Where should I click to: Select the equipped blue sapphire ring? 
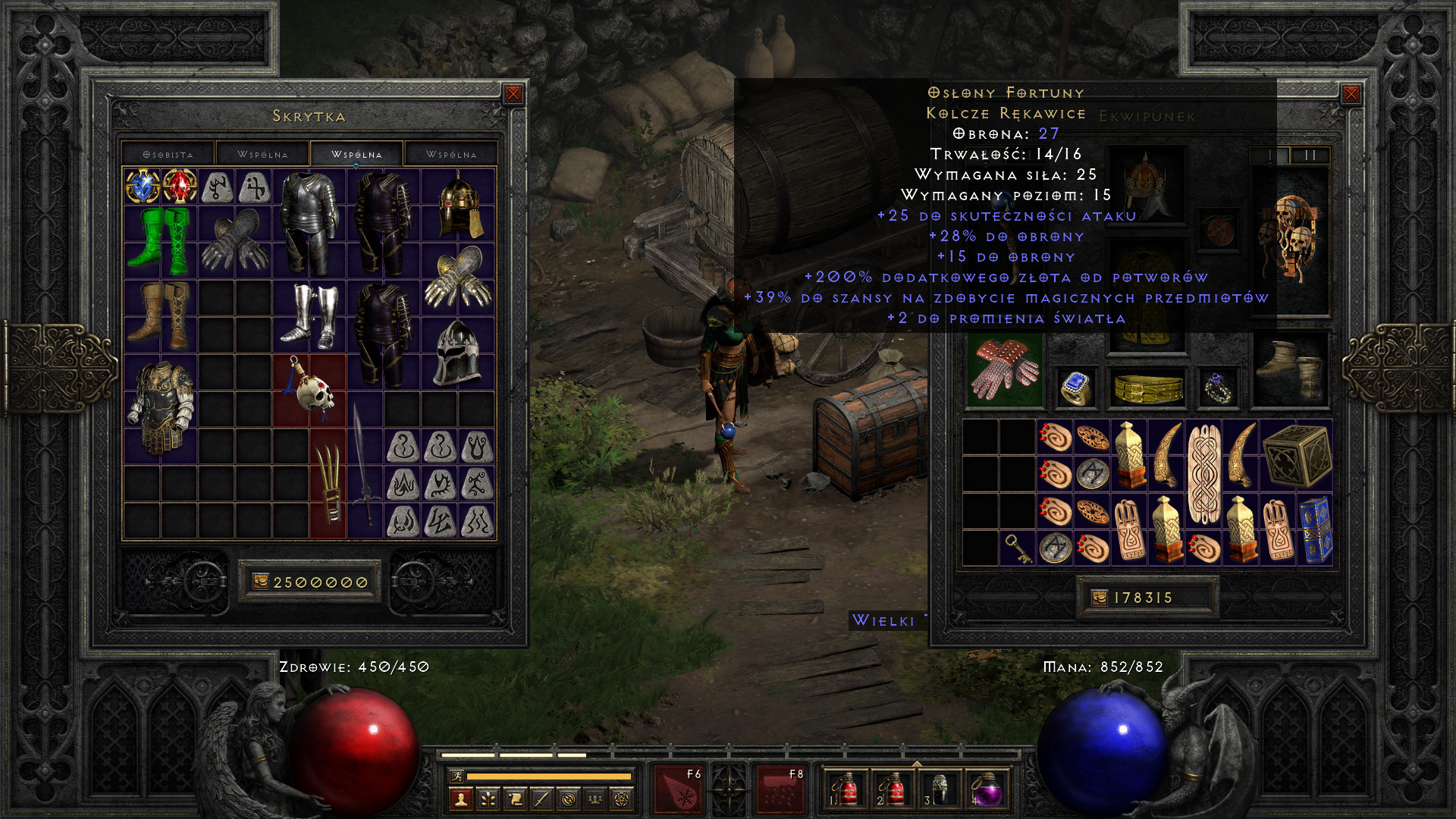pyautogui.click(x=1075, y=388)
